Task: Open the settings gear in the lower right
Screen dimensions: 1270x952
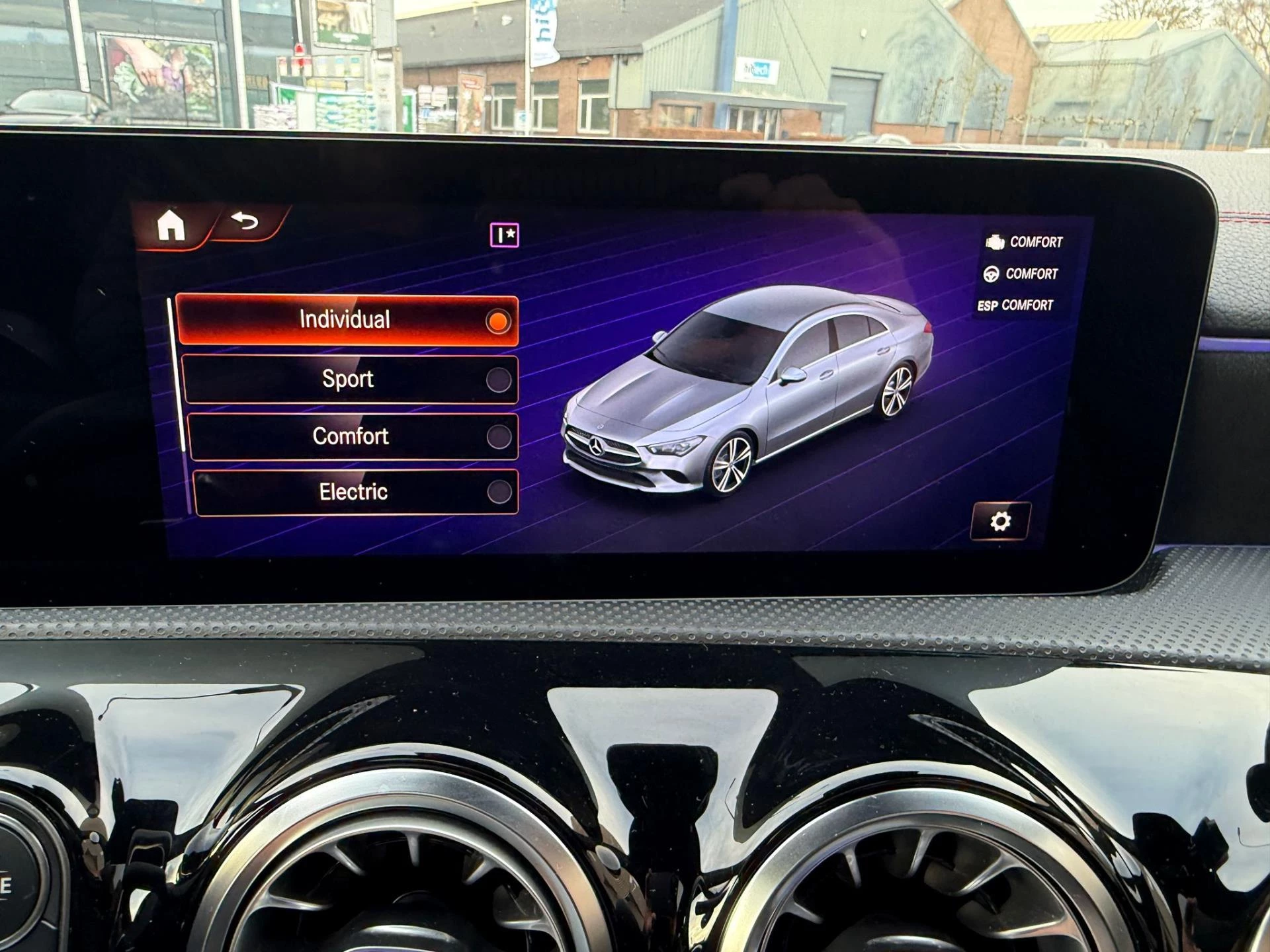Action: [x=1001, y=522]
